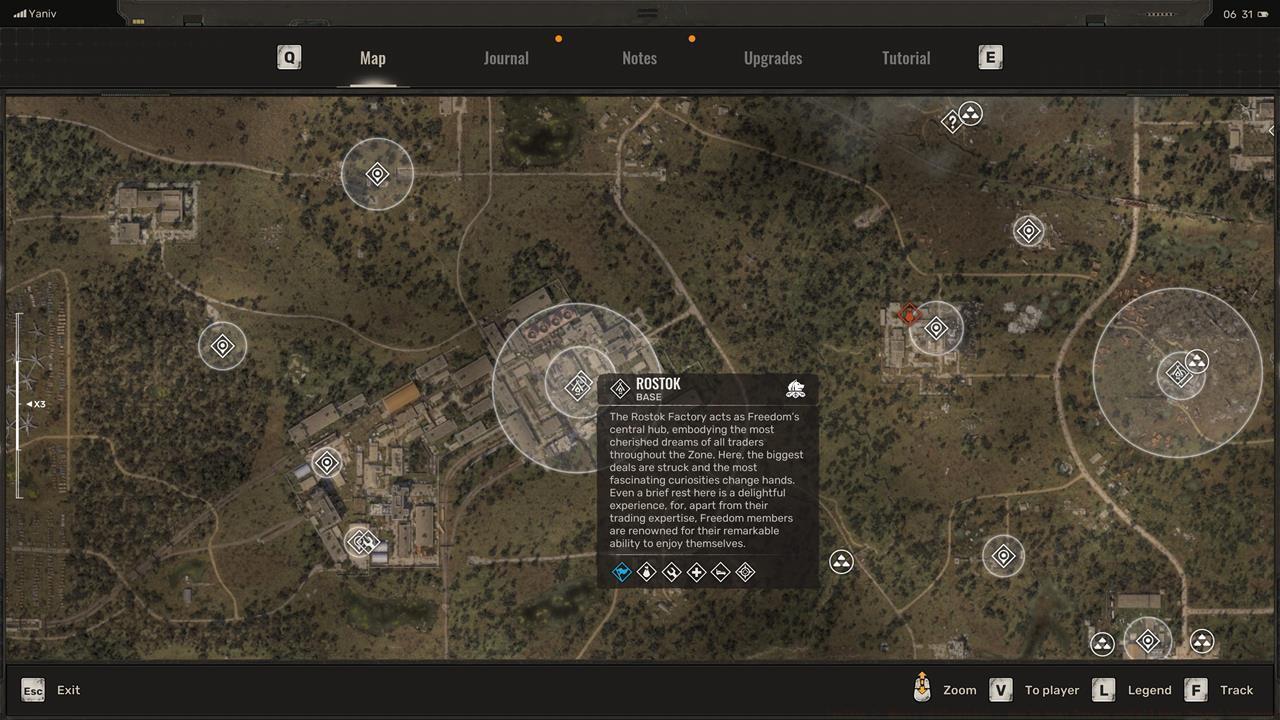Select the technician wrench icon for Rostok

click(670, 572)
